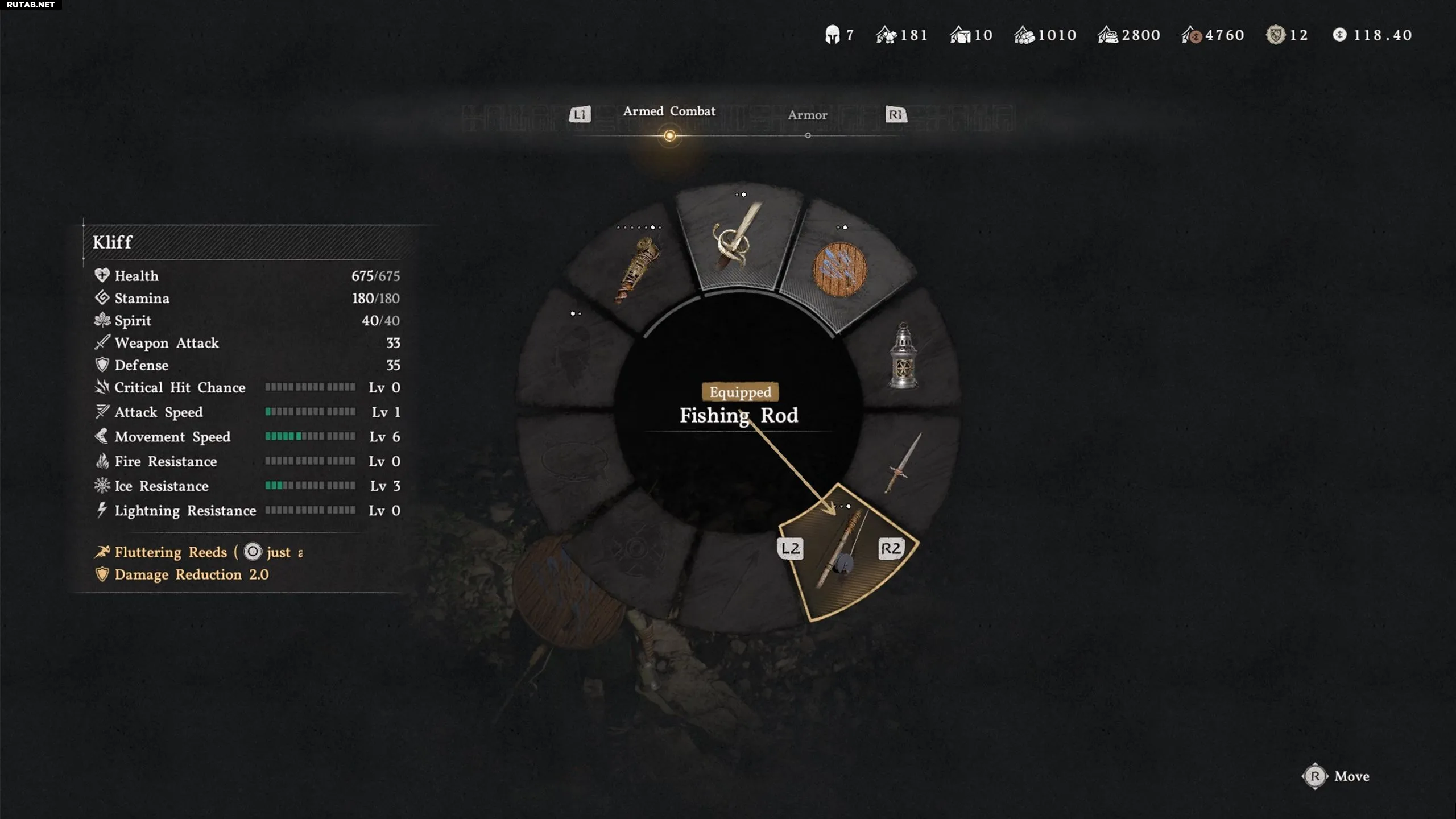Screen dimensions: 1456x819
Task: Open the Armor tab
Action: point(807,115)
